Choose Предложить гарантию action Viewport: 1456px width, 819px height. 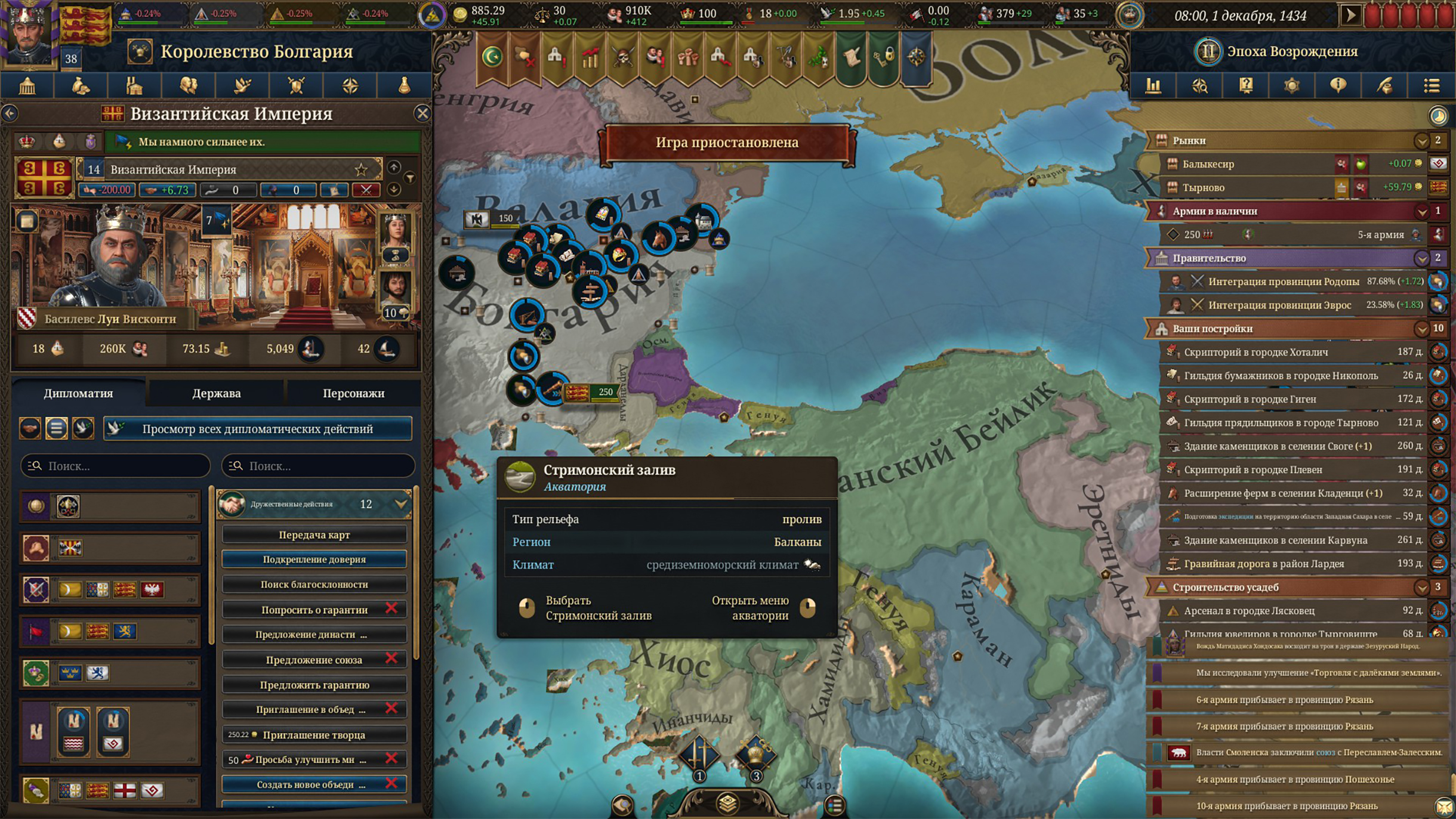click(314, 685)
